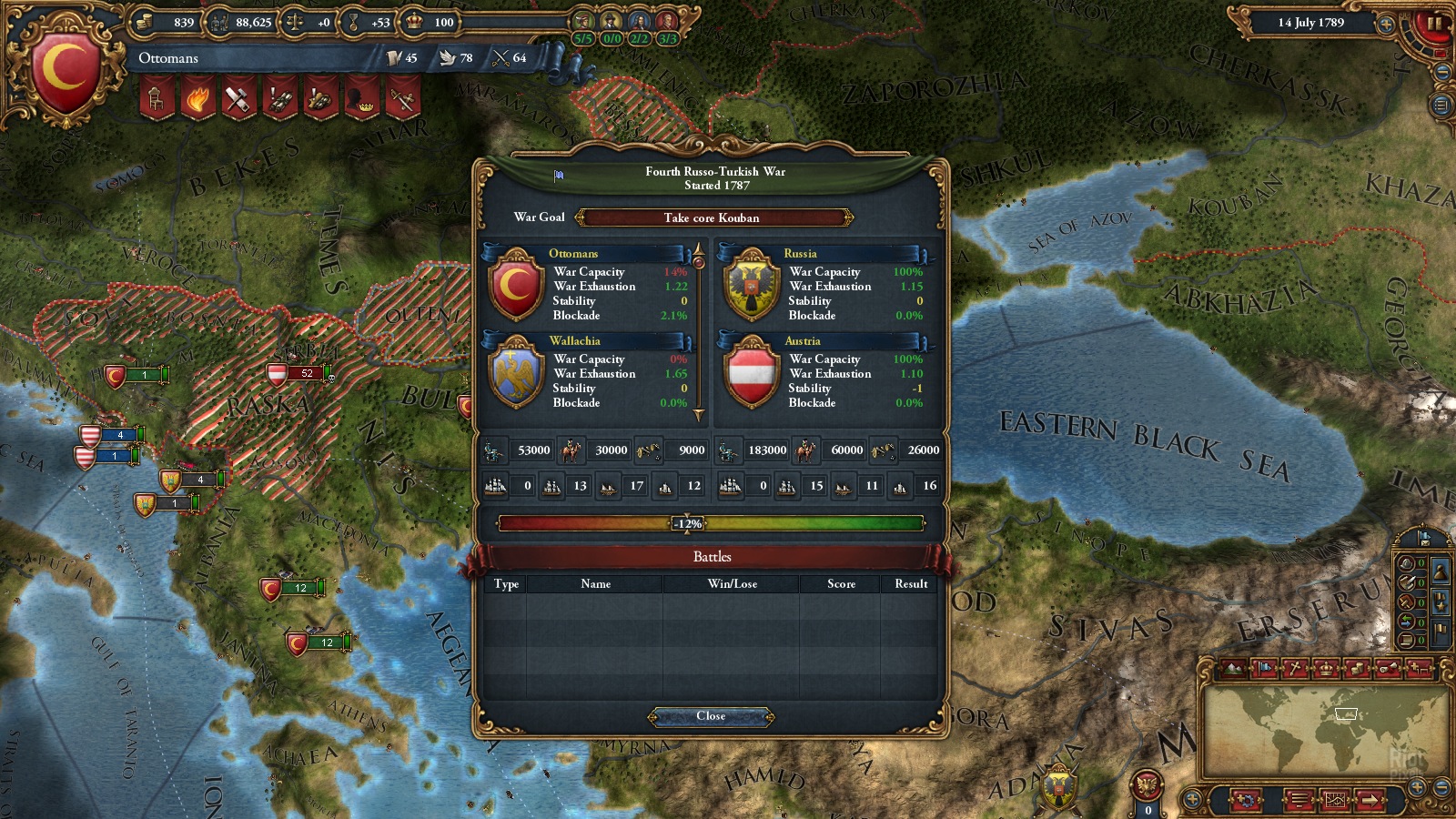
Task: Switch to religious map mode with cross icon
Action: coord(1296,669)
